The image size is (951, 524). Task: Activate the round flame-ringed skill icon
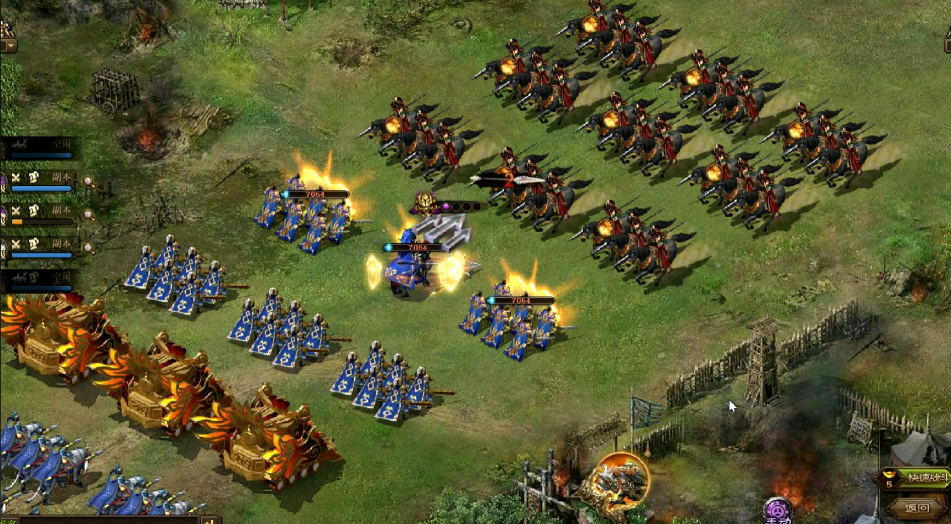coord(618,480)
